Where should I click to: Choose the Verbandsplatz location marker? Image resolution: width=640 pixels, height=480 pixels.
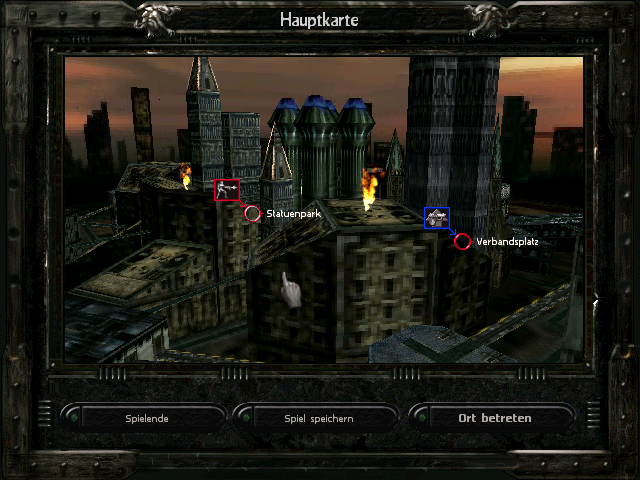(462, 241)
